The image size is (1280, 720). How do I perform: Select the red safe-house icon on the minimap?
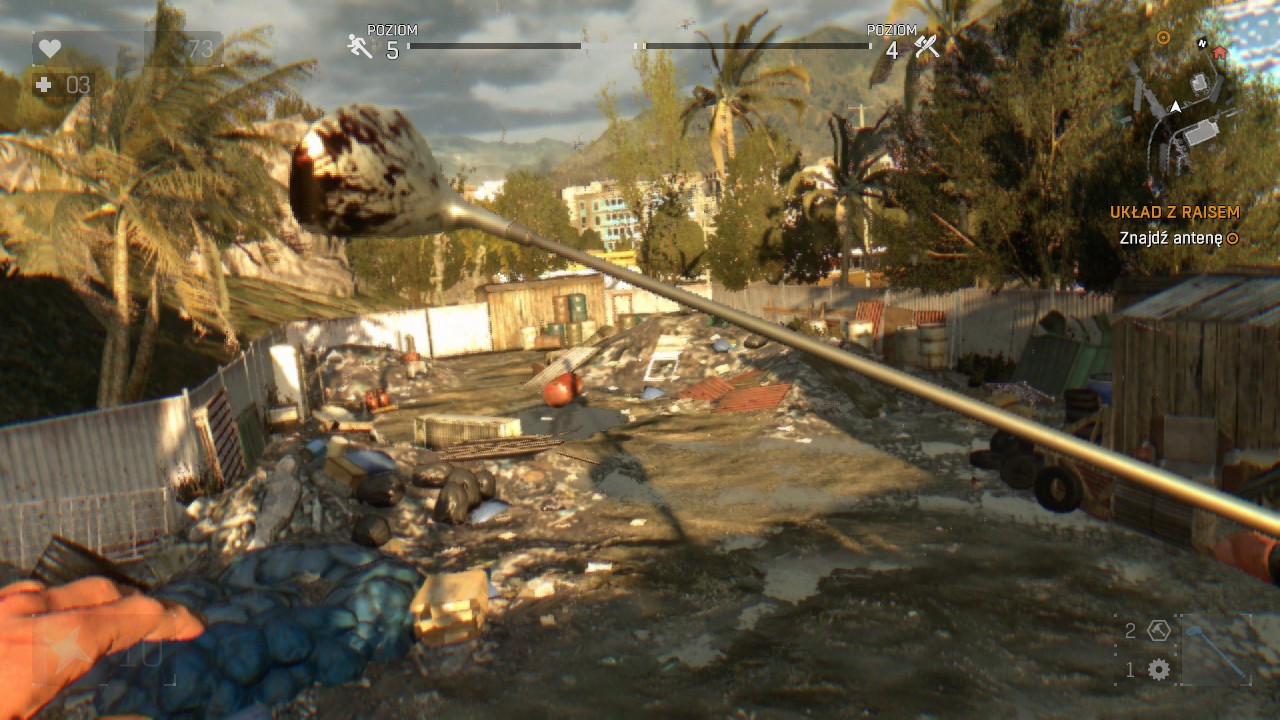pos(1219,53)
